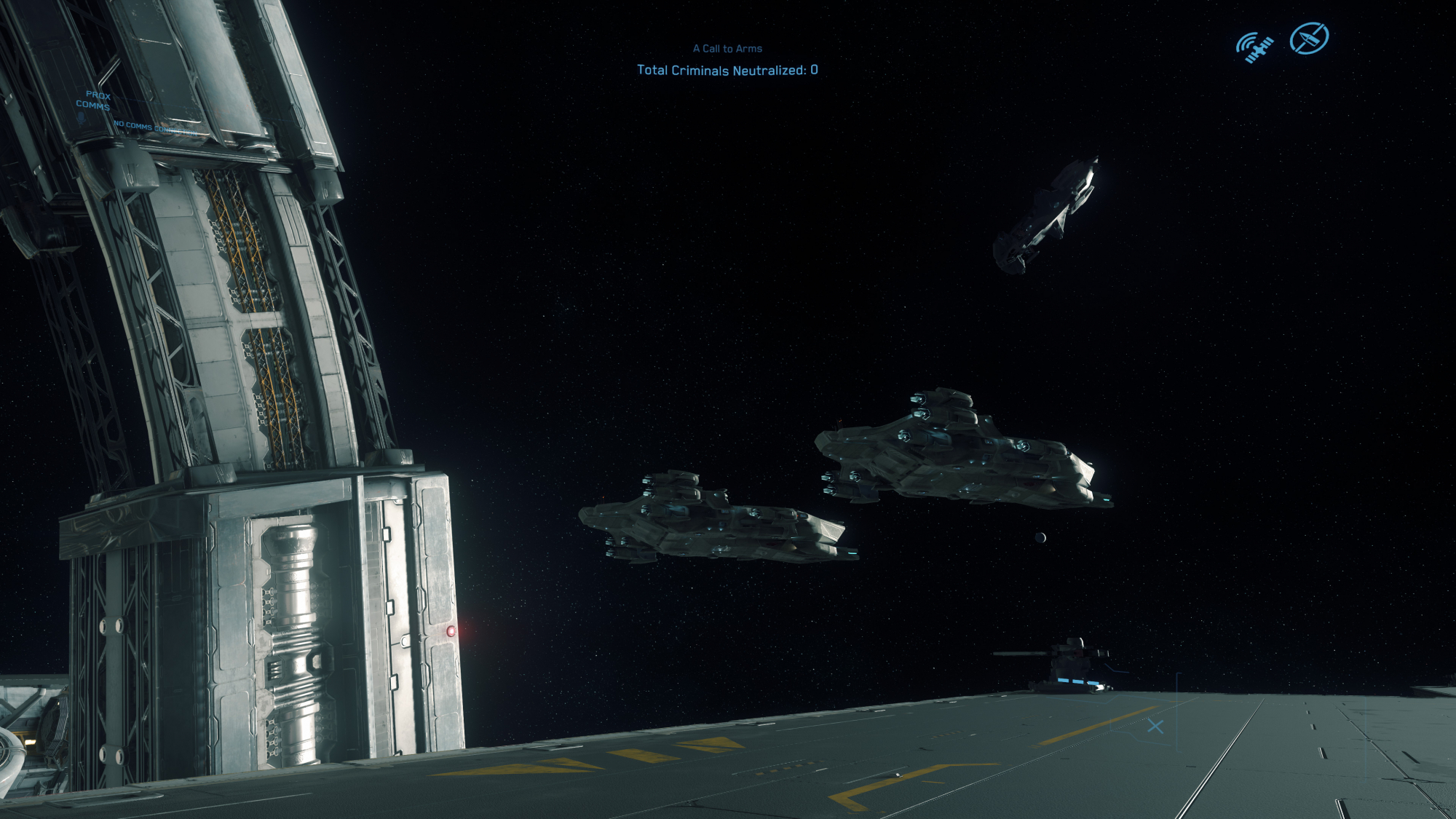Toggle the Prox Comms indicator
The width and height of the screenshot is (1456, 819).
coord(94,100)
